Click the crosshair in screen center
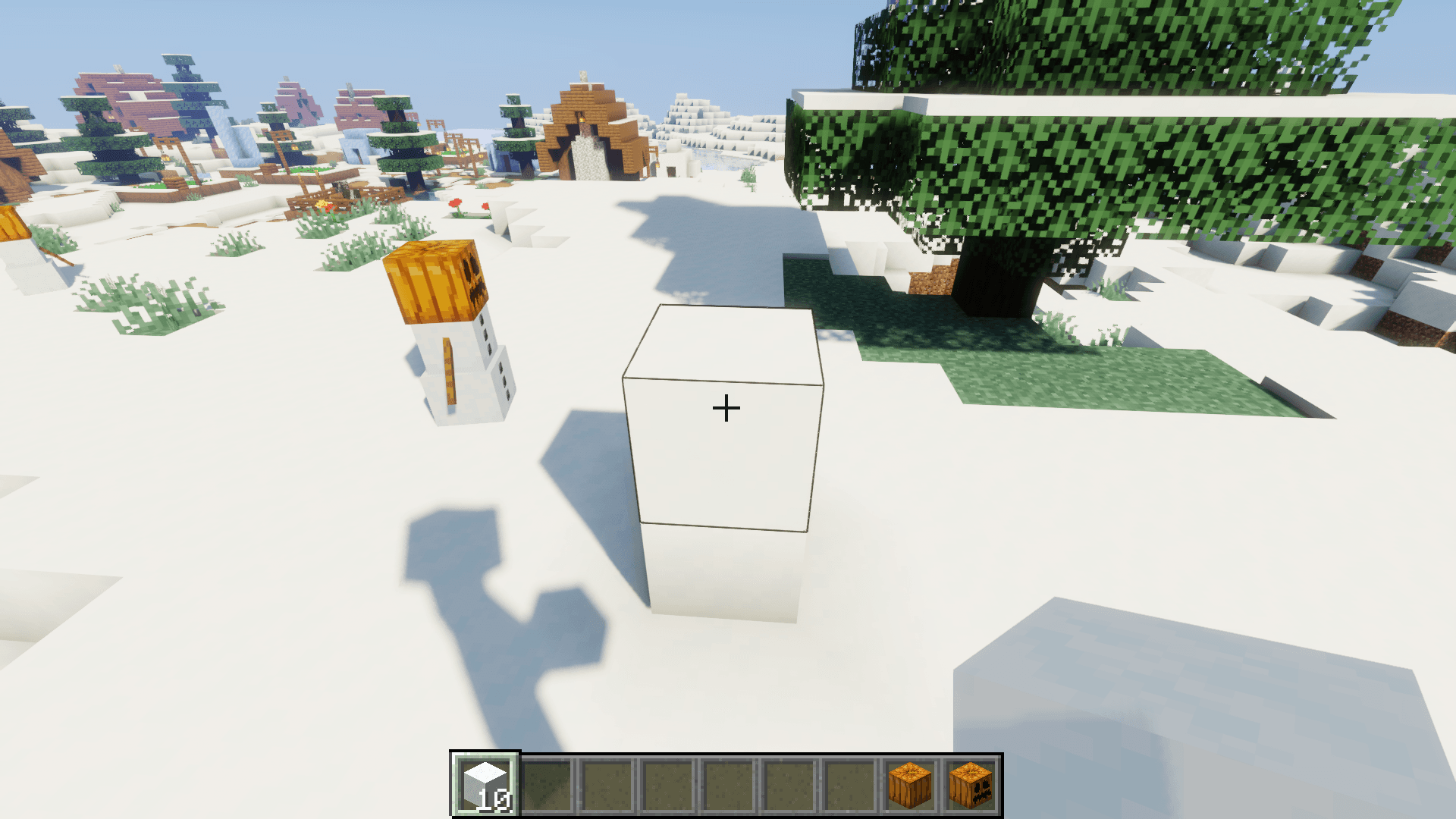Screen dimensions: 1456x819 [x=726, y=407]
